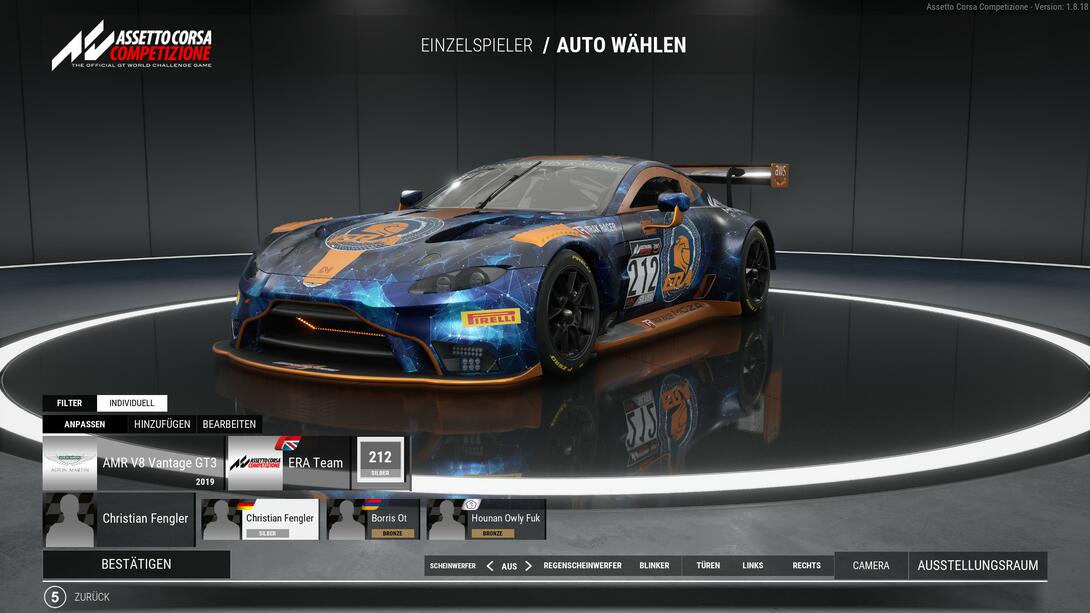Click the 212 race number tile
The image size is (1090, 613).
380,462
